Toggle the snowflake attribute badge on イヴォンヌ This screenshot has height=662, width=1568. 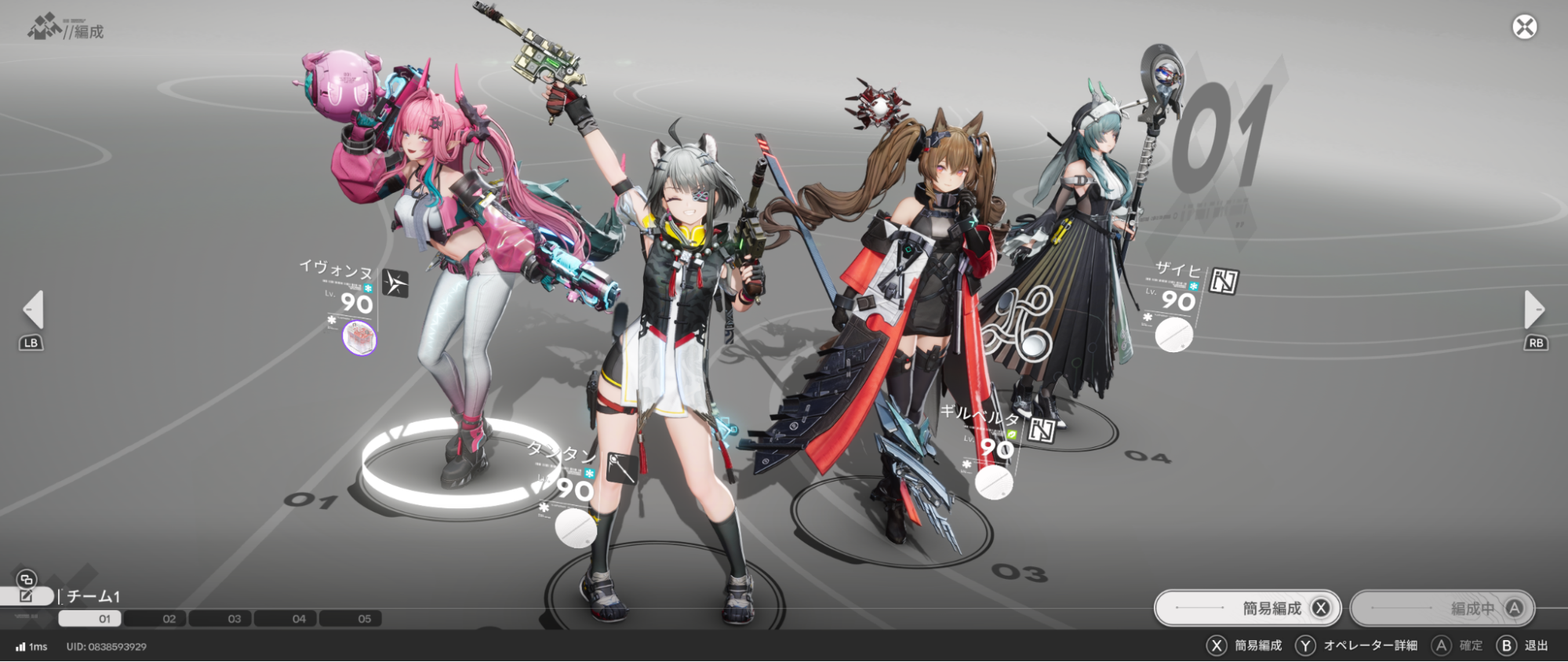(367, 288)
